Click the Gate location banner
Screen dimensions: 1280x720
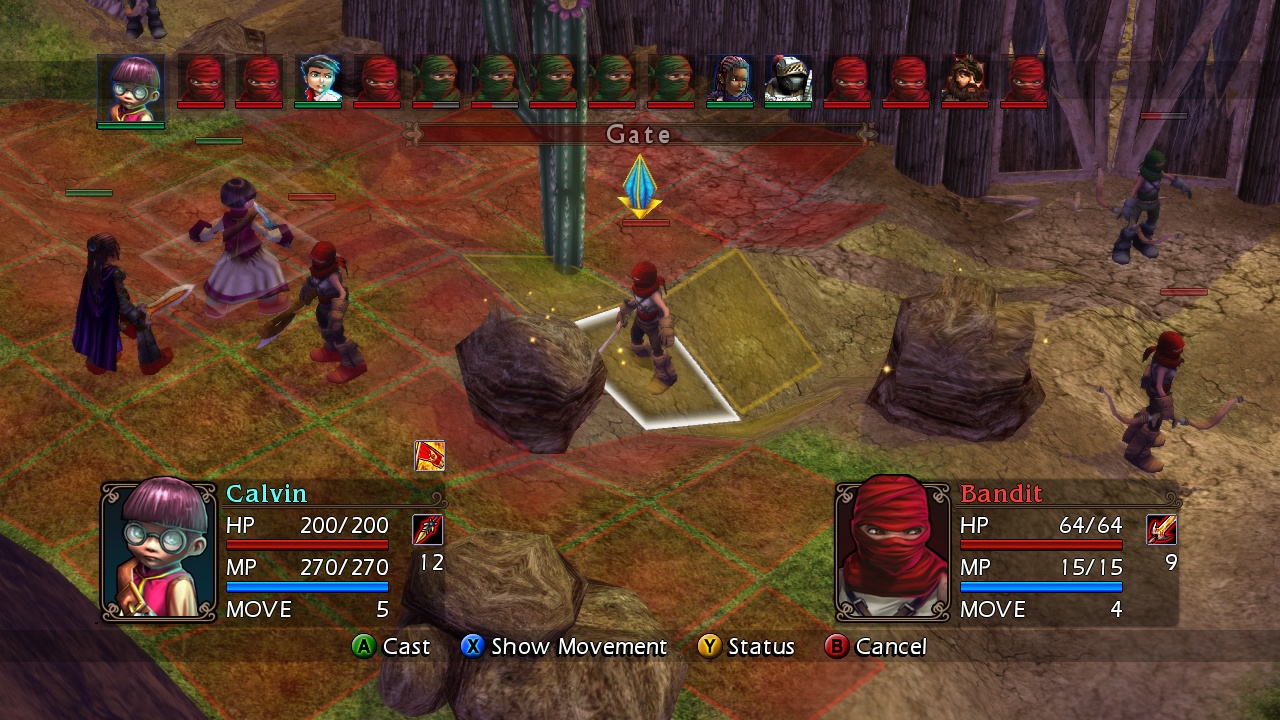[x=637, y=135]
